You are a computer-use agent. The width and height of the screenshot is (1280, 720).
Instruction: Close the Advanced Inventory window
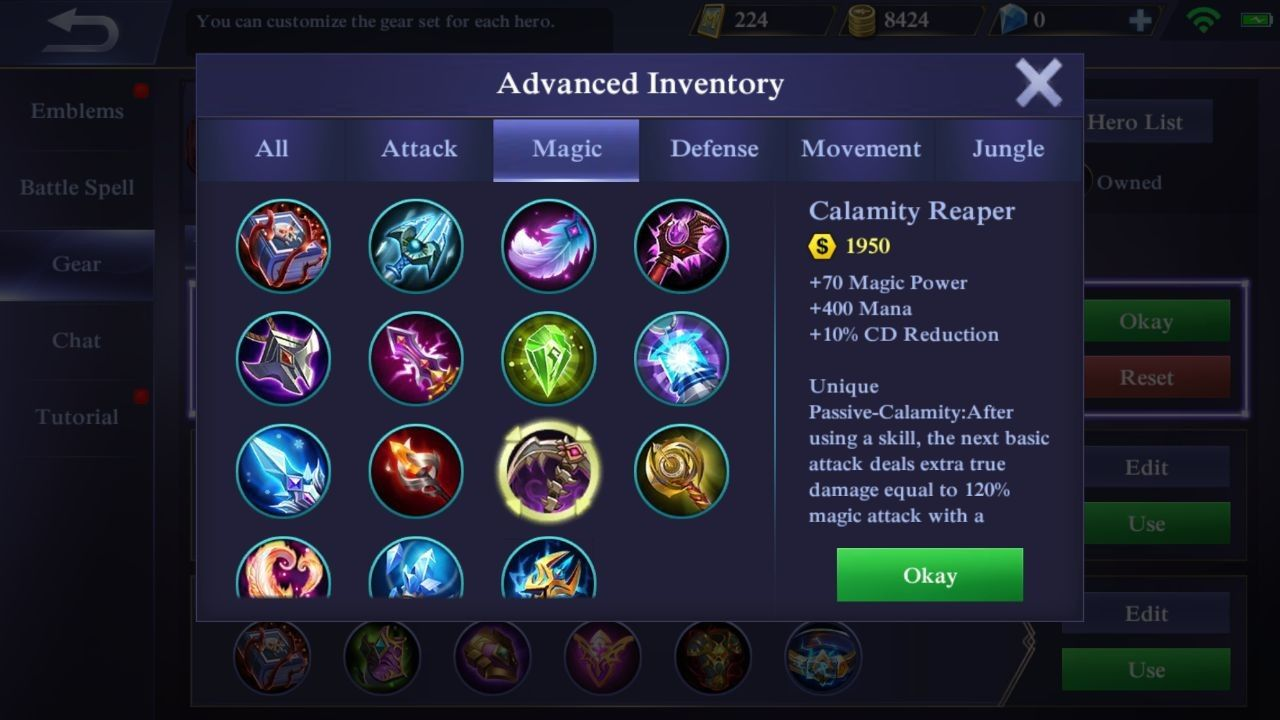(1038, 83)
